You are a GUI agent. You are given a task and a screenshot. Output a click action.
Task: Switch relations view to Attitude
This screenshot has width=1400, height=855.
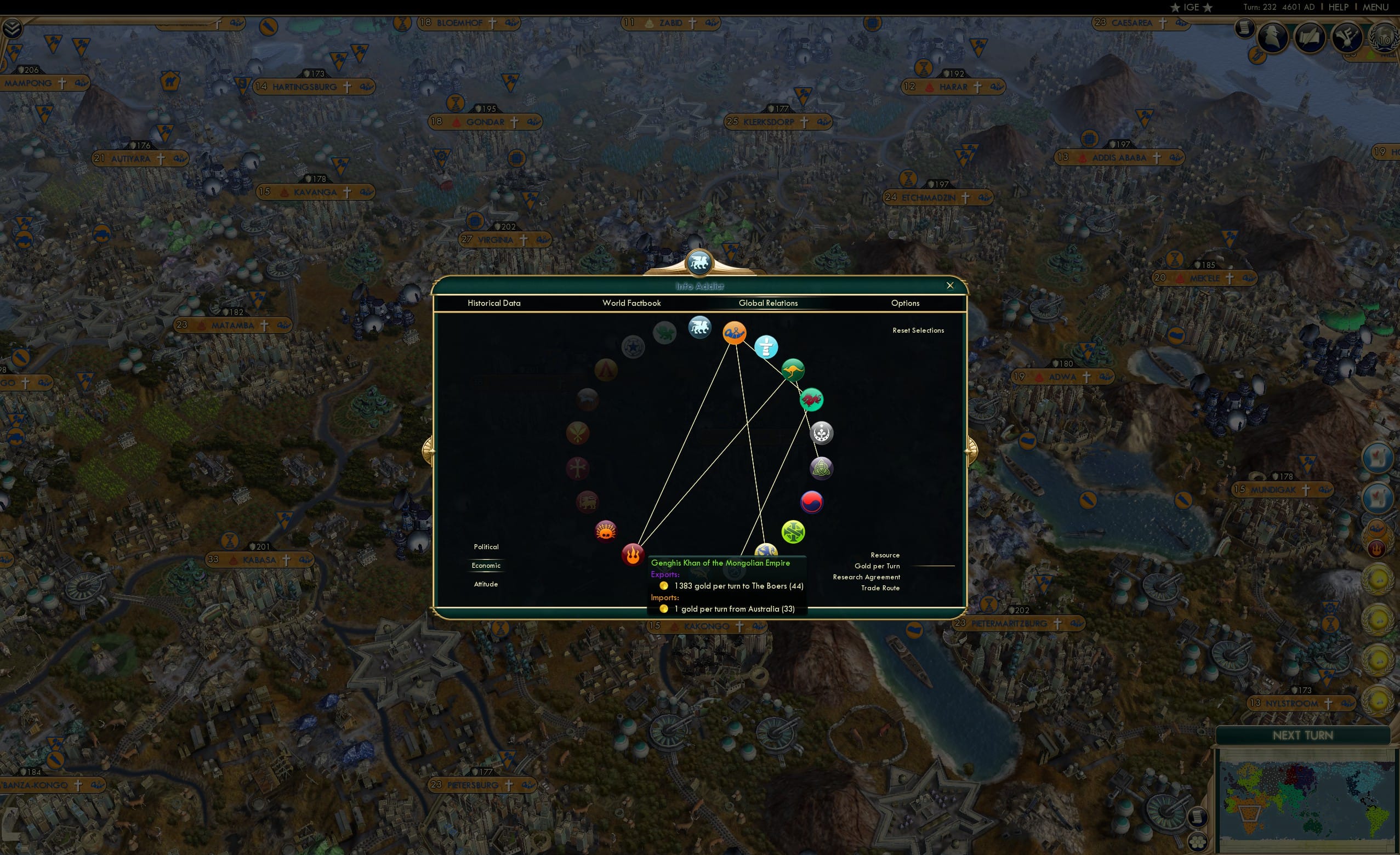click(486, 584)
